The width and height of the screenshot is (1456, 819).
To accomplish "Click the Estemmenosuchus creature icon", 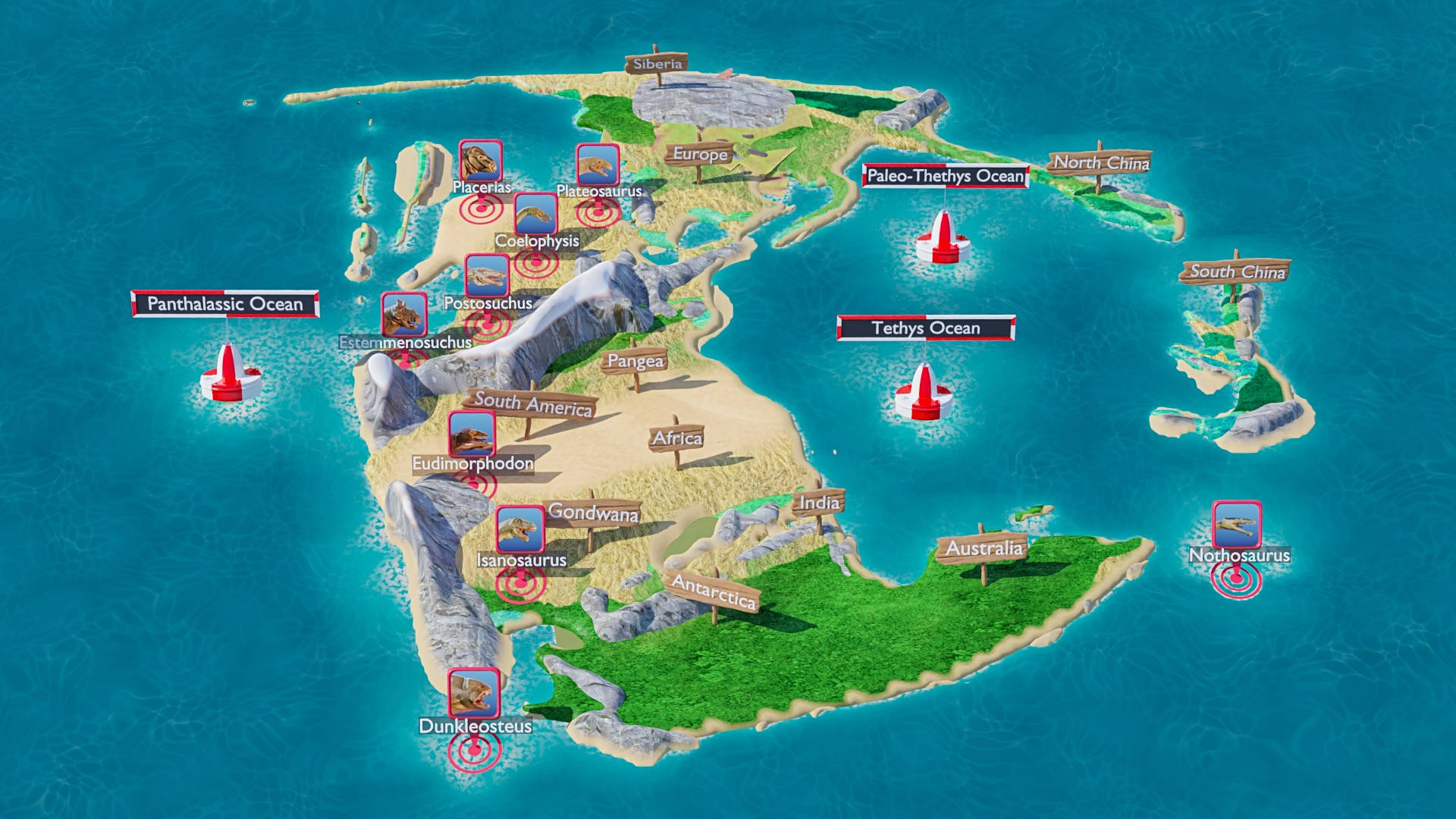I will 403,315.
